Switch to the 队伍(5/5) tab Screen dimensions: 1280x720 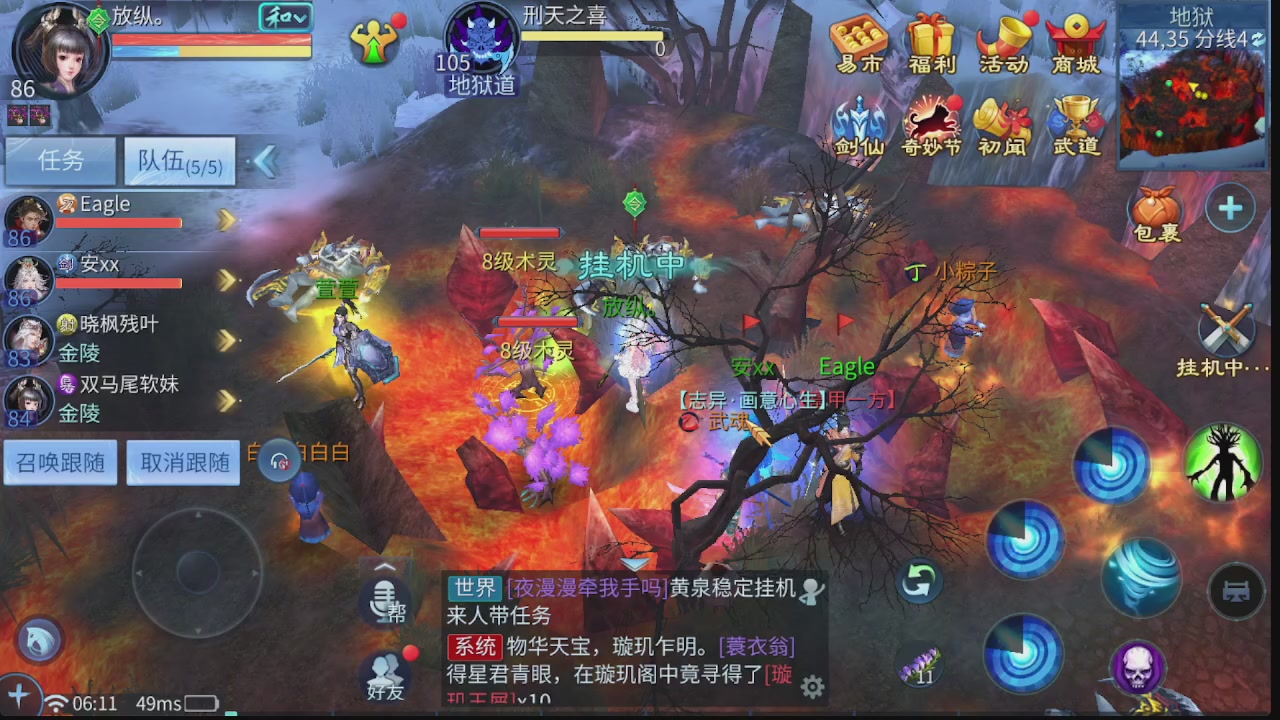[178, 161]
